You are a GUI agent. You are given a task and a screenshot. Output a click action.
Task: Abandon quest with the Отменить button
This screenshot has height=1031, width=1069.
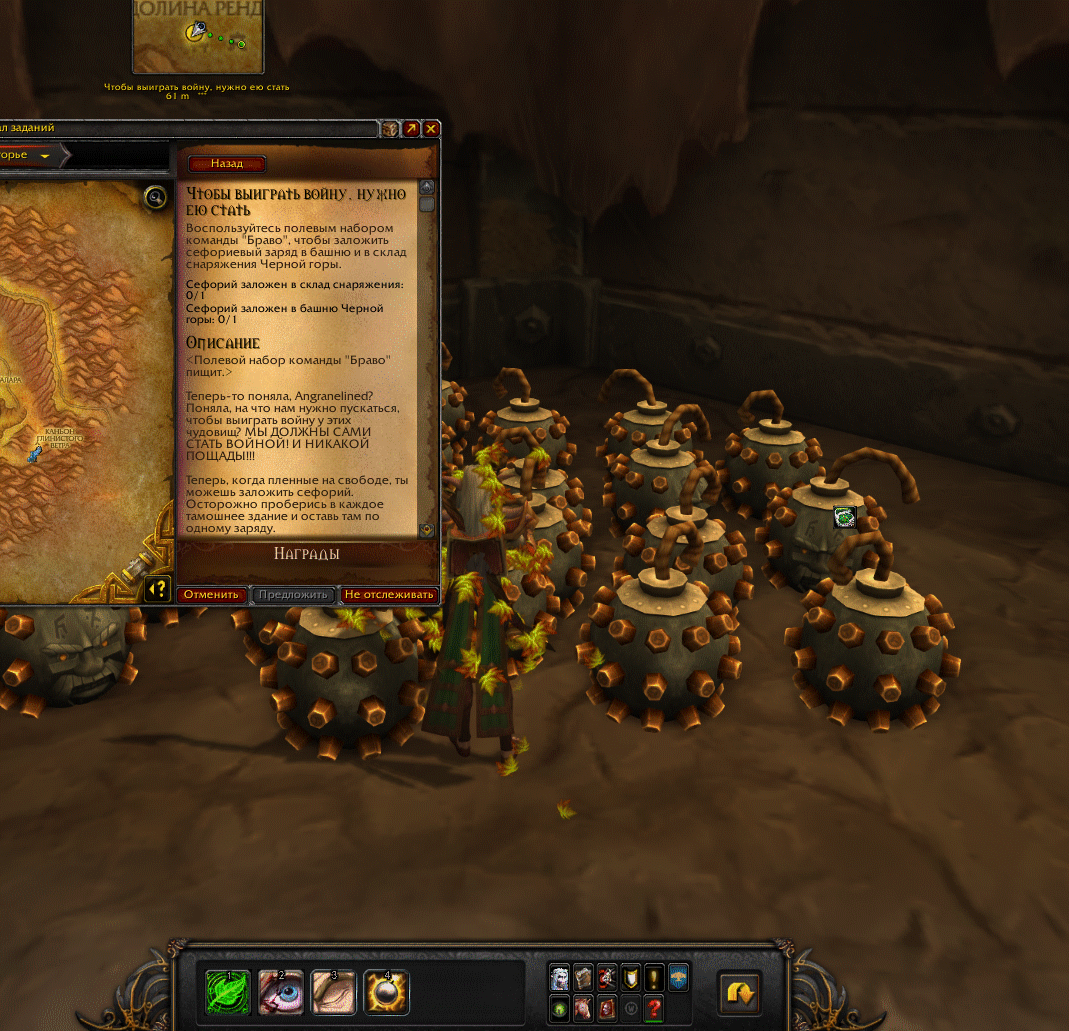coord(211,594)
